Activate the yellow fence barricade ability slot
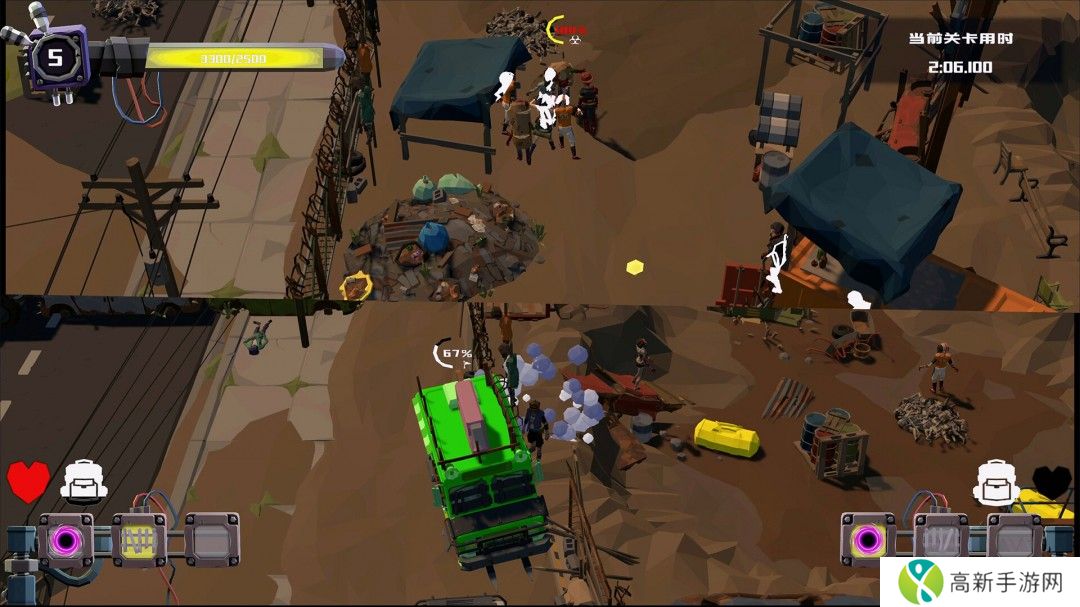Image resolution: width=1080 pixels, height=607 pixels. point(138,540)
